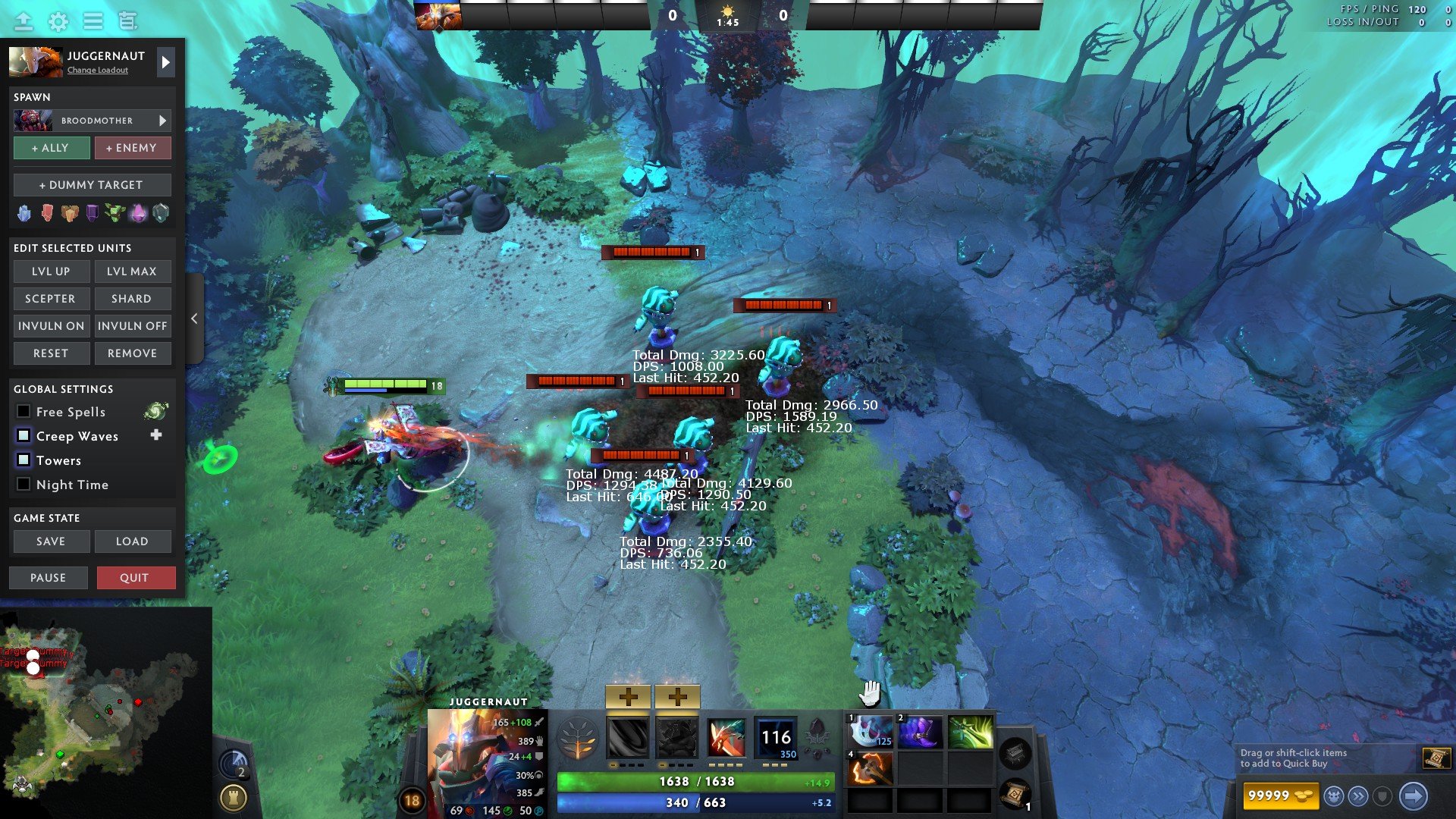
Task: Enable the Free Spells checkbox
Action: 24,412
